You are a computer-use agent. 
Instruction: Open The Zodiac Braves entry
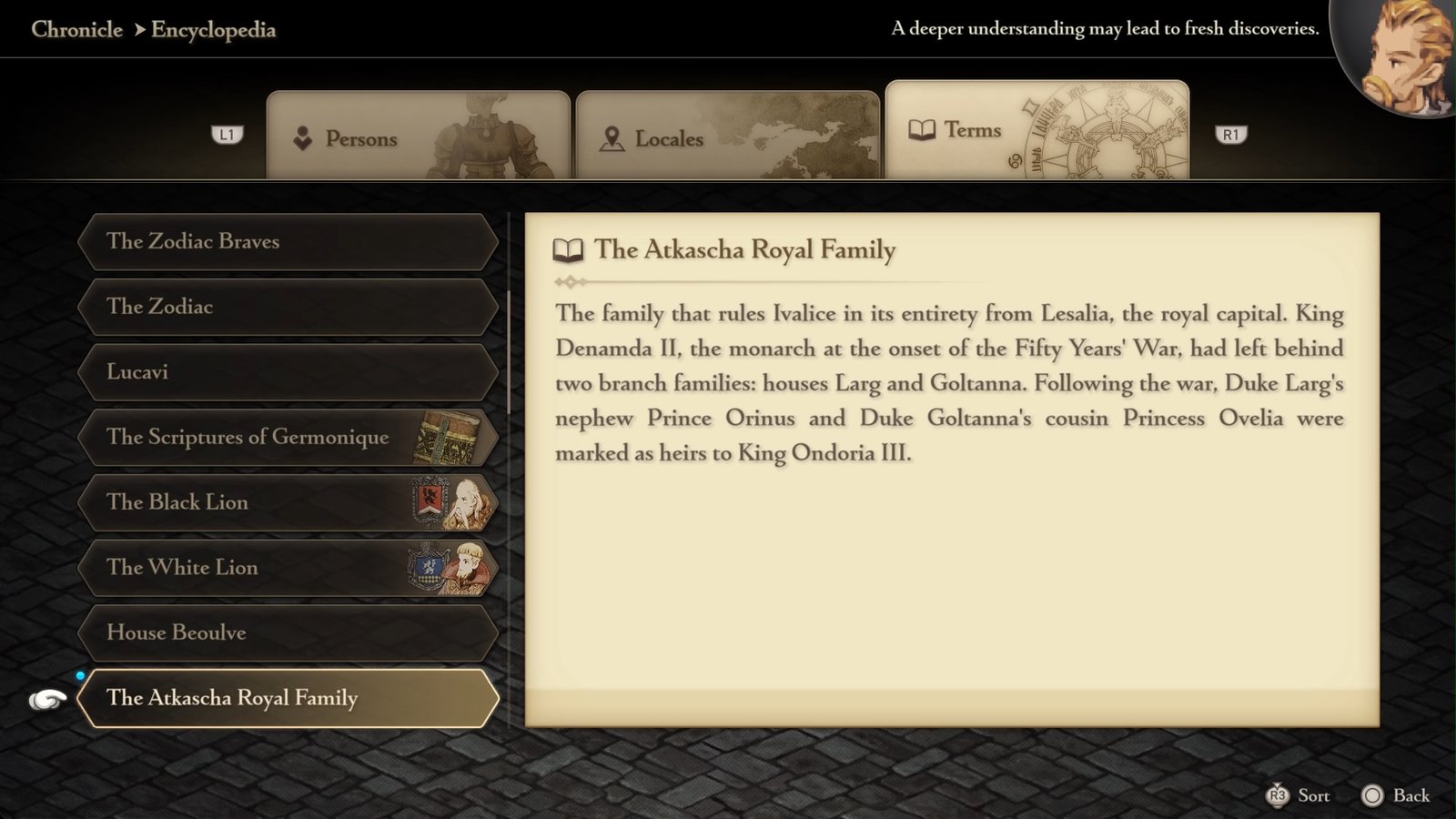click(288, 241)
